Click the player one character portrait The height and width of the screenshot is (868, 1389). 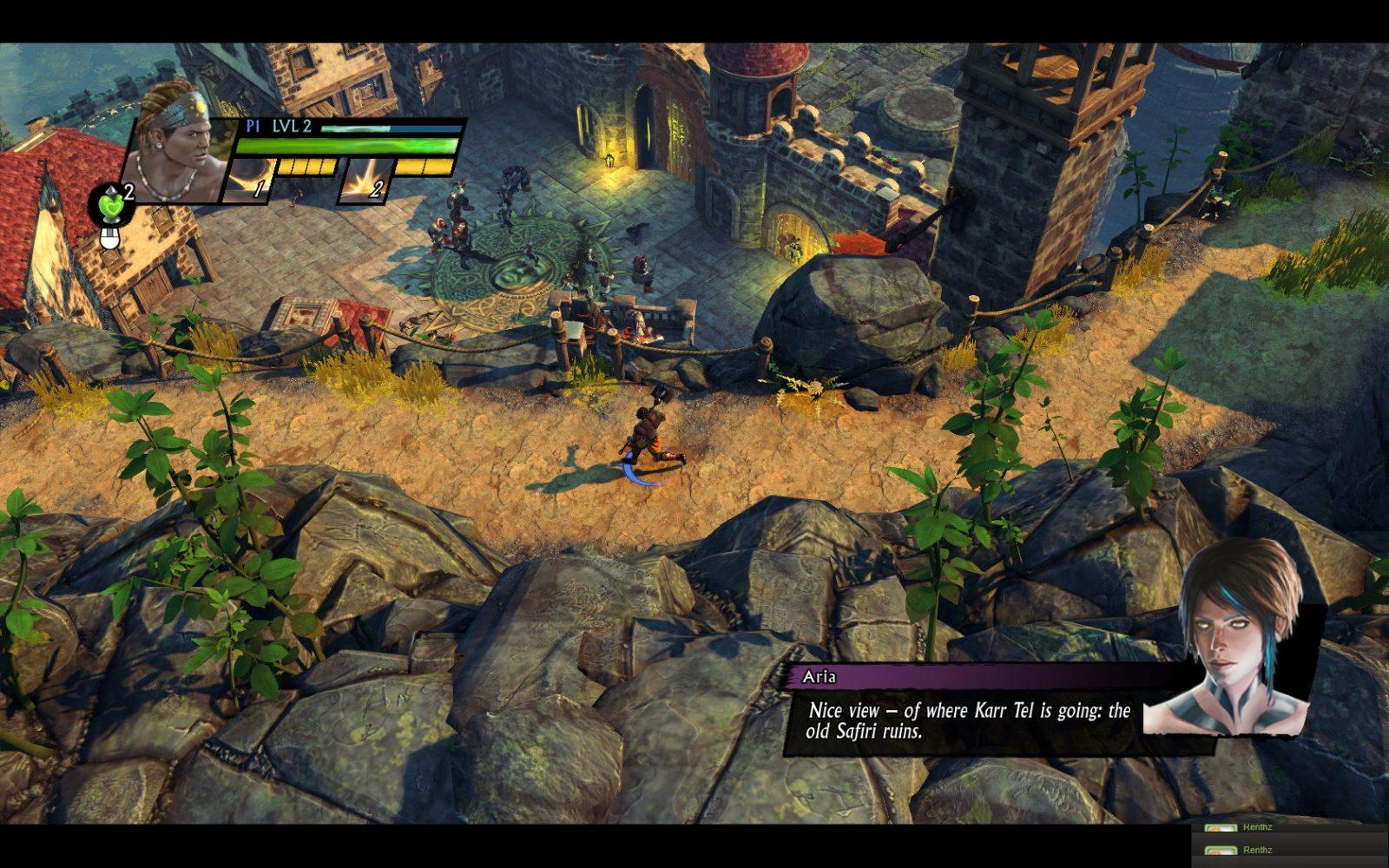[x=178, y=143]
